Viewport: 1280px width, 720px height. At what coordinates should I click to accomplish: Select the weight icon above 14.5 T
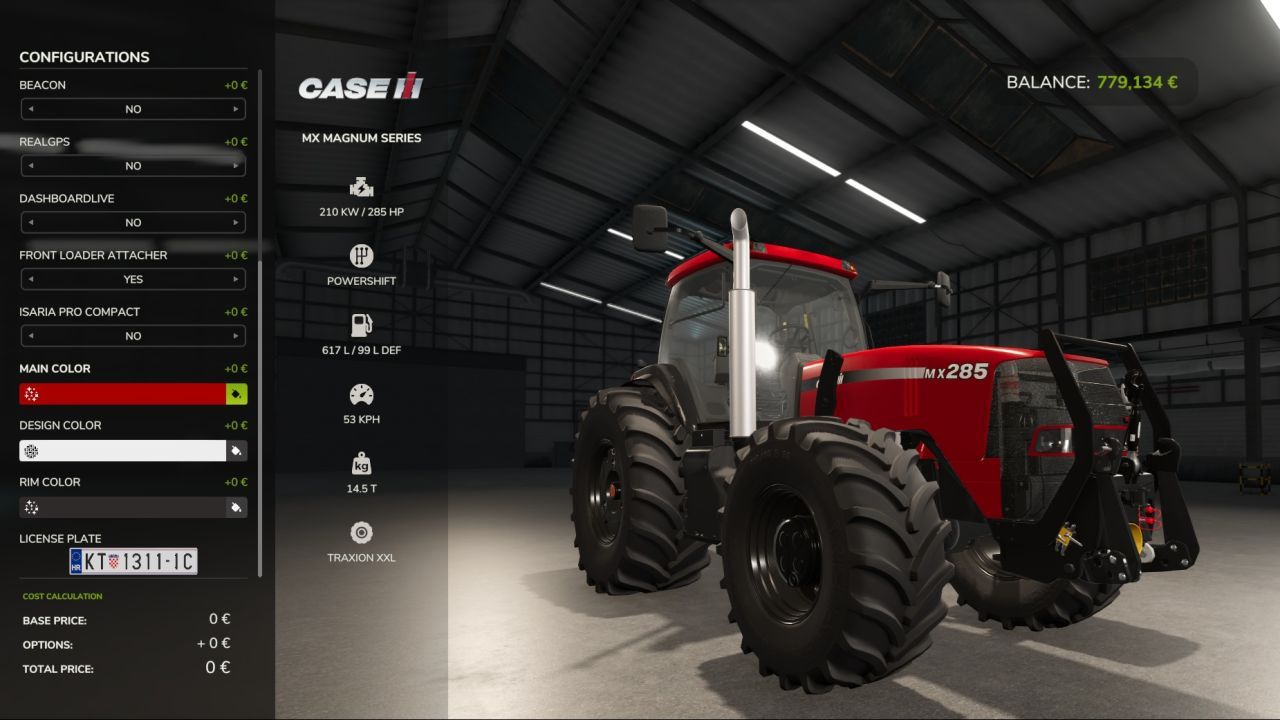361,462
